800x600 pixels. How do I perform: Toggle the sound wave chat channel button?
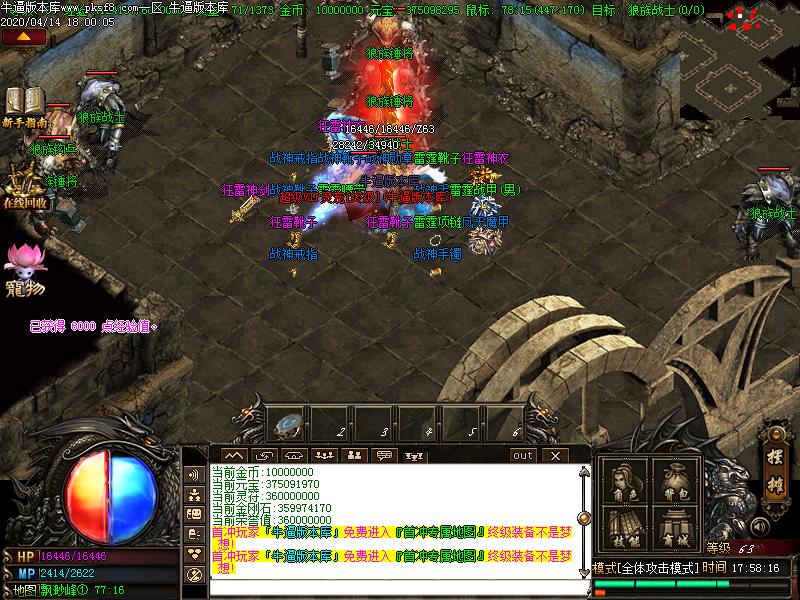click(194, 474)
